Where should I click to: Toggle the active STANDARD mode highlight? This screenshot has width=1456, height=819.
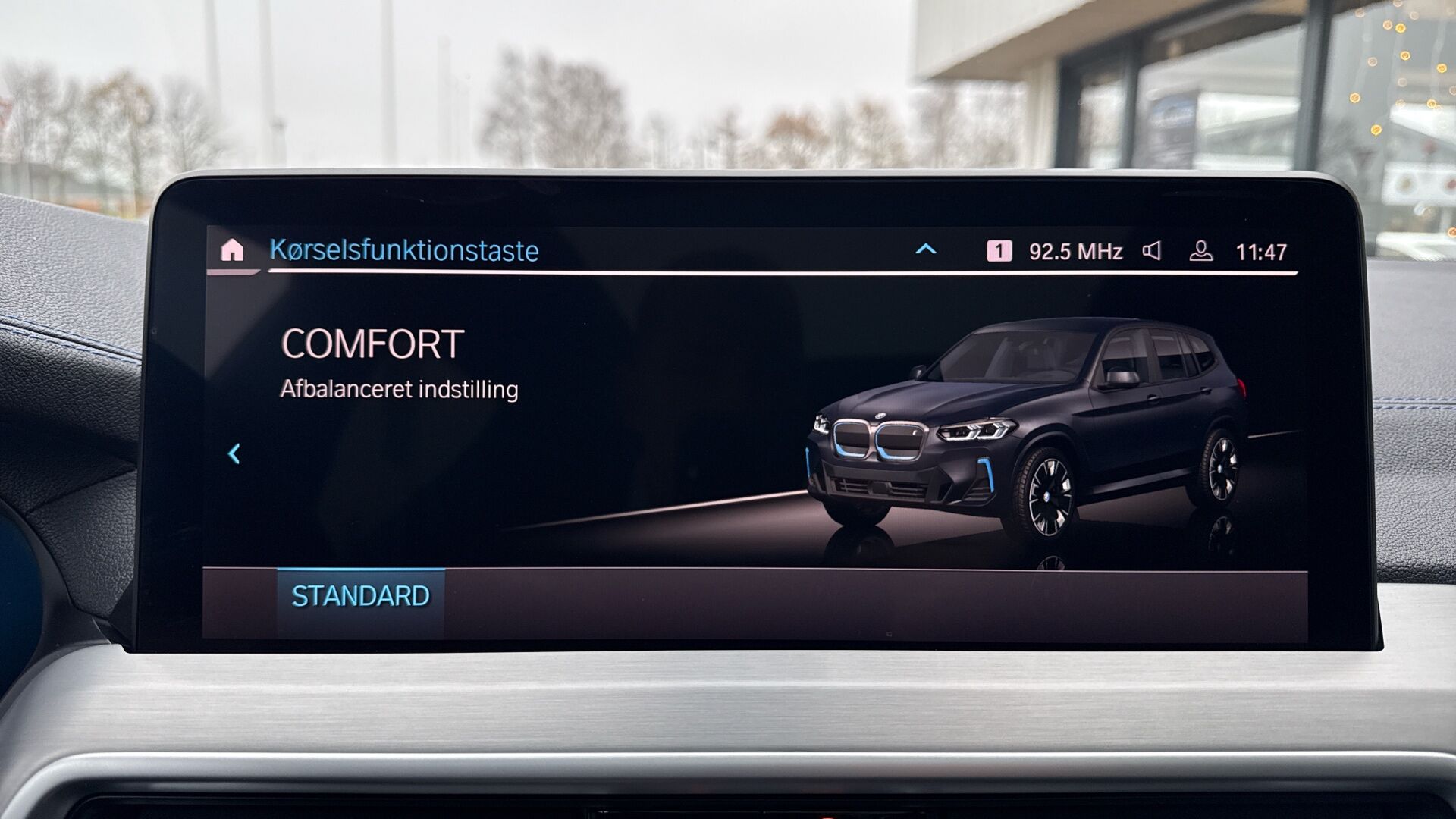pyautogui.click(x=360, y=596)
